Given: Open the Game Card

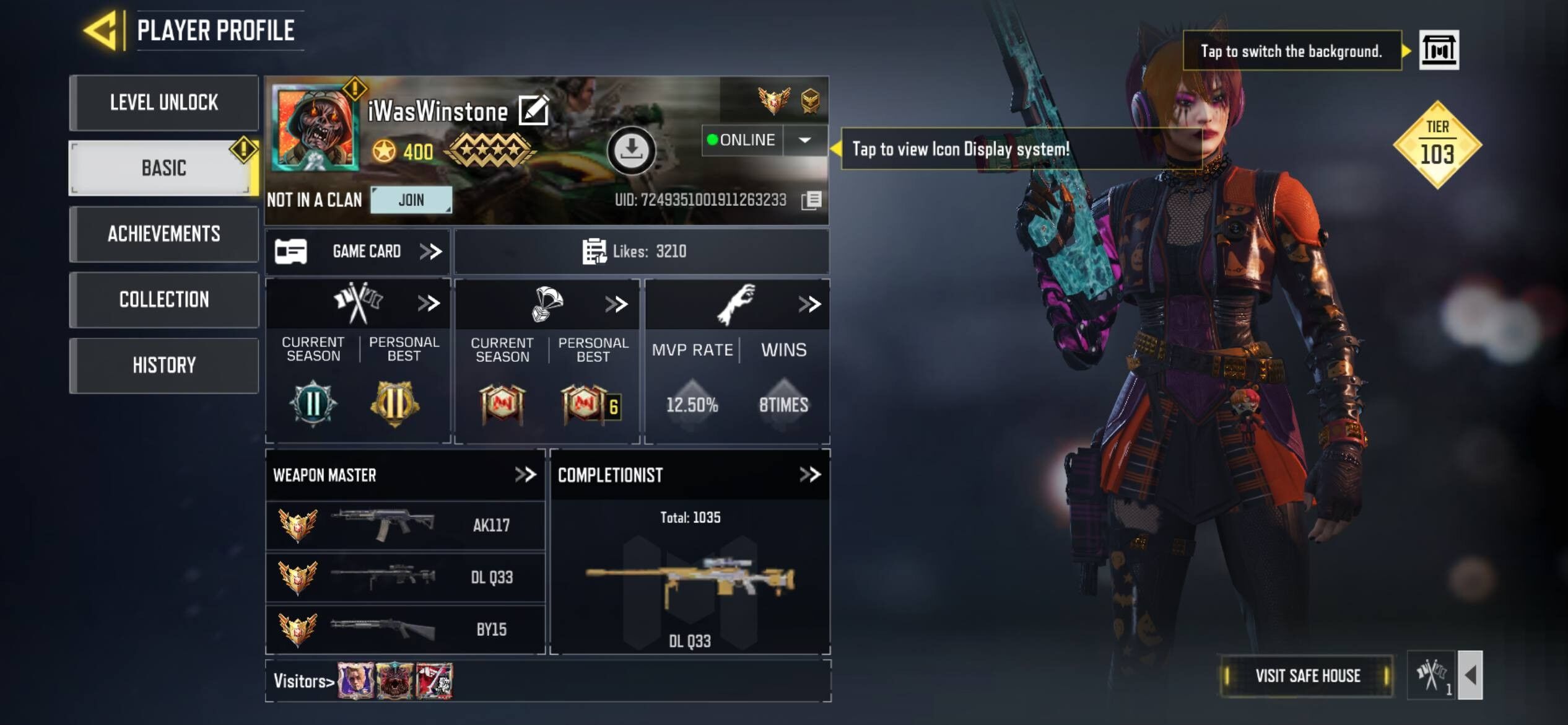Looking at the screenshot, I should point(359,251).
